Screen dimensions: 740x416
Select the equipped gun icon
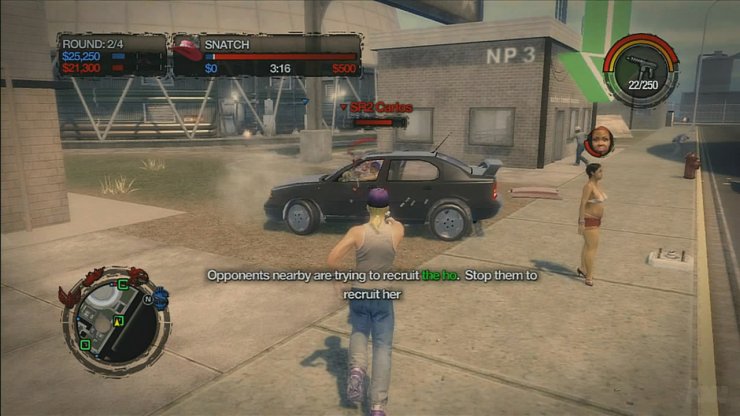[641, 66]
